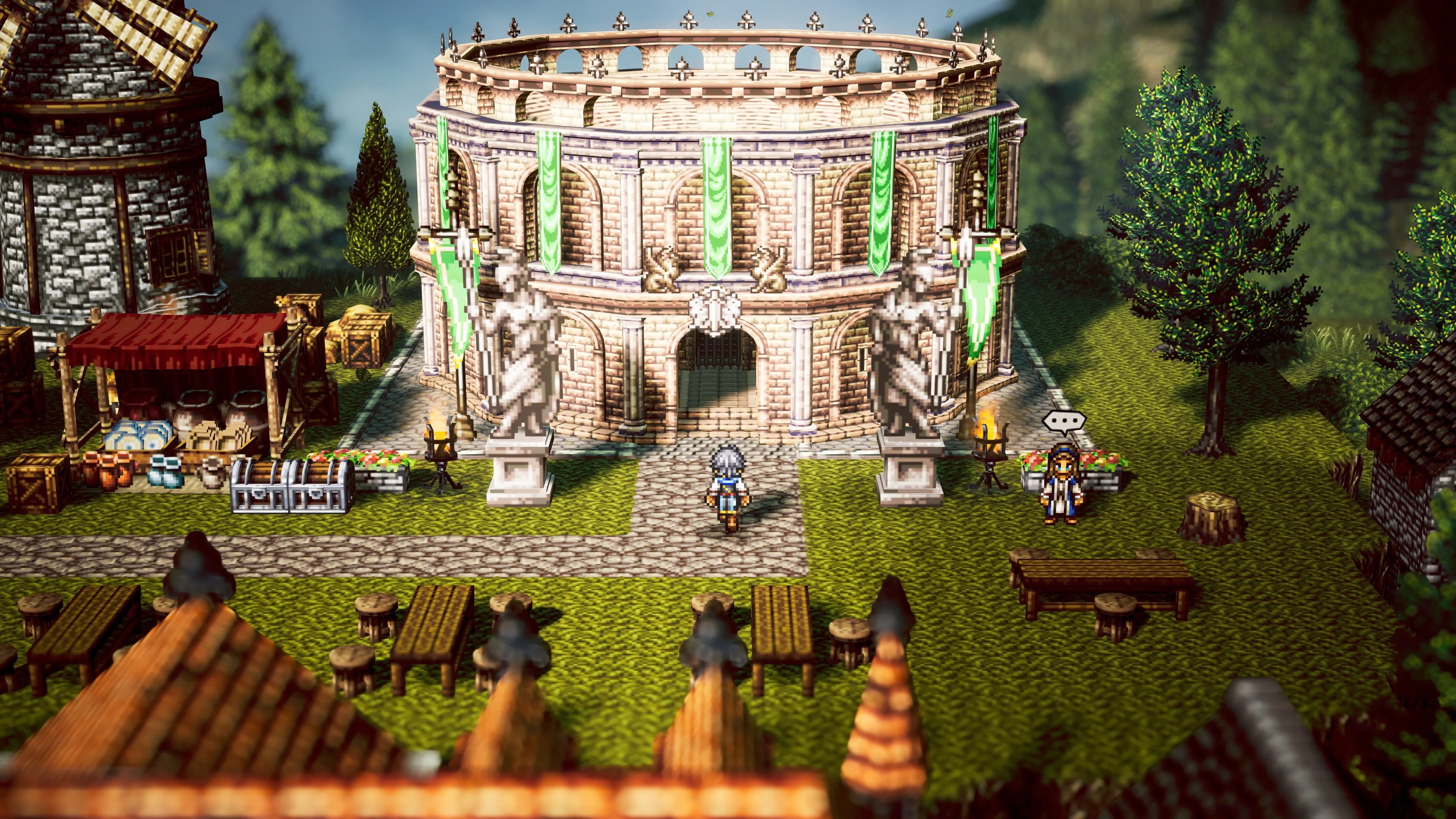Viewport: 1456px width, 819px height.
Task: Click the ellipsis speech bubble indicator
Action: [x=1064, y=422]
